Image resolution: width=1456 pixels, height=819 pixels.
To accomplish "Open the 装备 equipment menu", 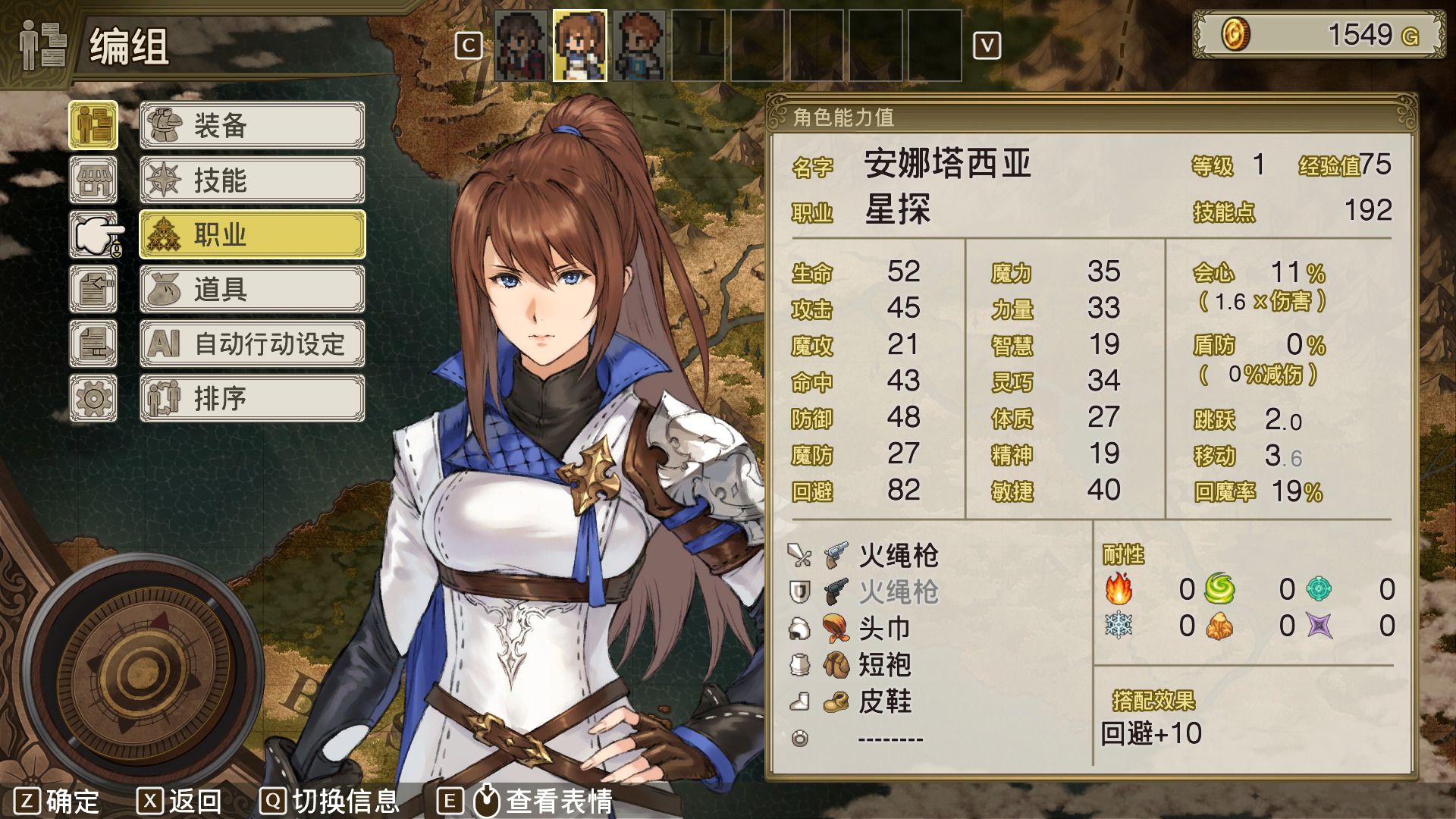I will coord(252,125).
